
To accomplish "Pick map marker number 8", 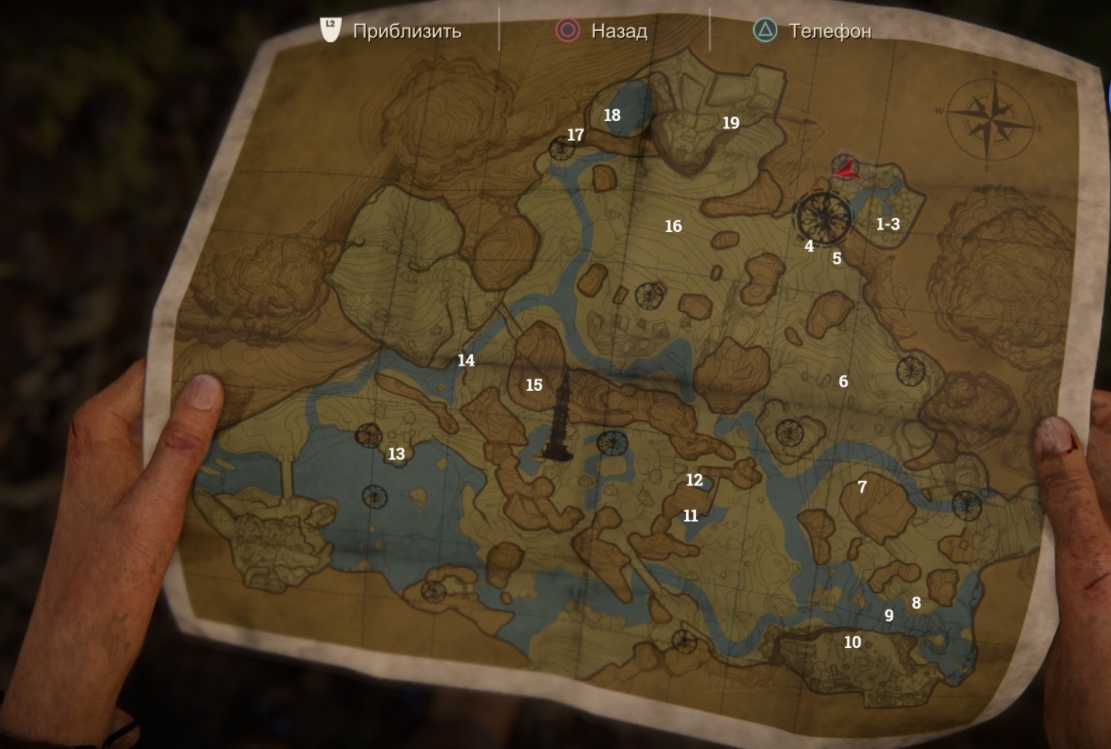I will pyautogui.click(x=916, y=603).
